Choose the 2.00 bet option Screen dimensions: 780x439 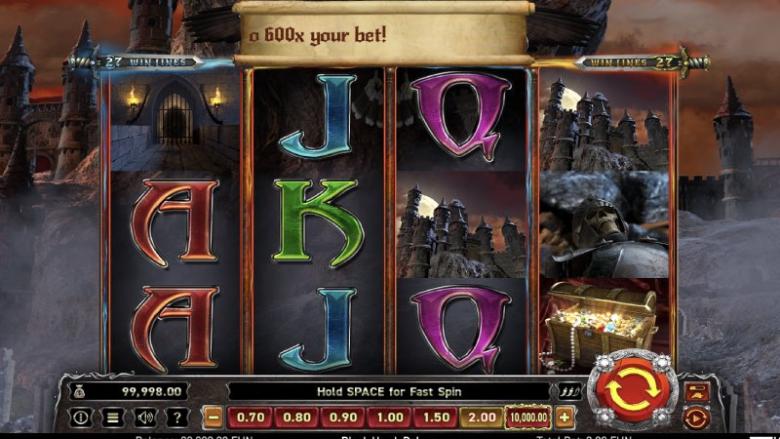pyautogui.click(x=481, y=418)
